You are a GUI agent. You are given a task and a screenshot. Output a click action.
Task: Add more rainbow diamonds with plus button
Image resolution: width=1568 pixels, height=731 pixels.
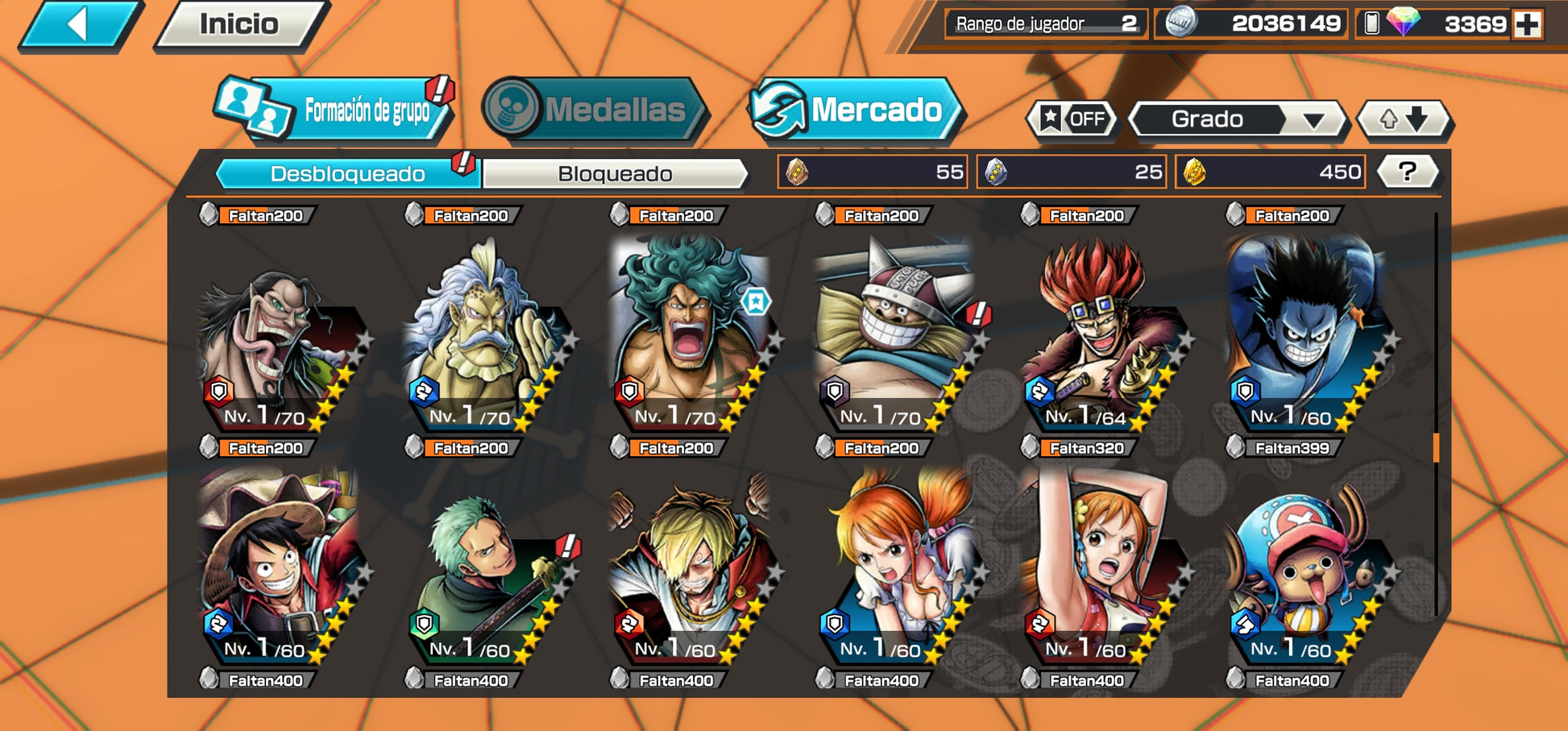[1527, 24]
